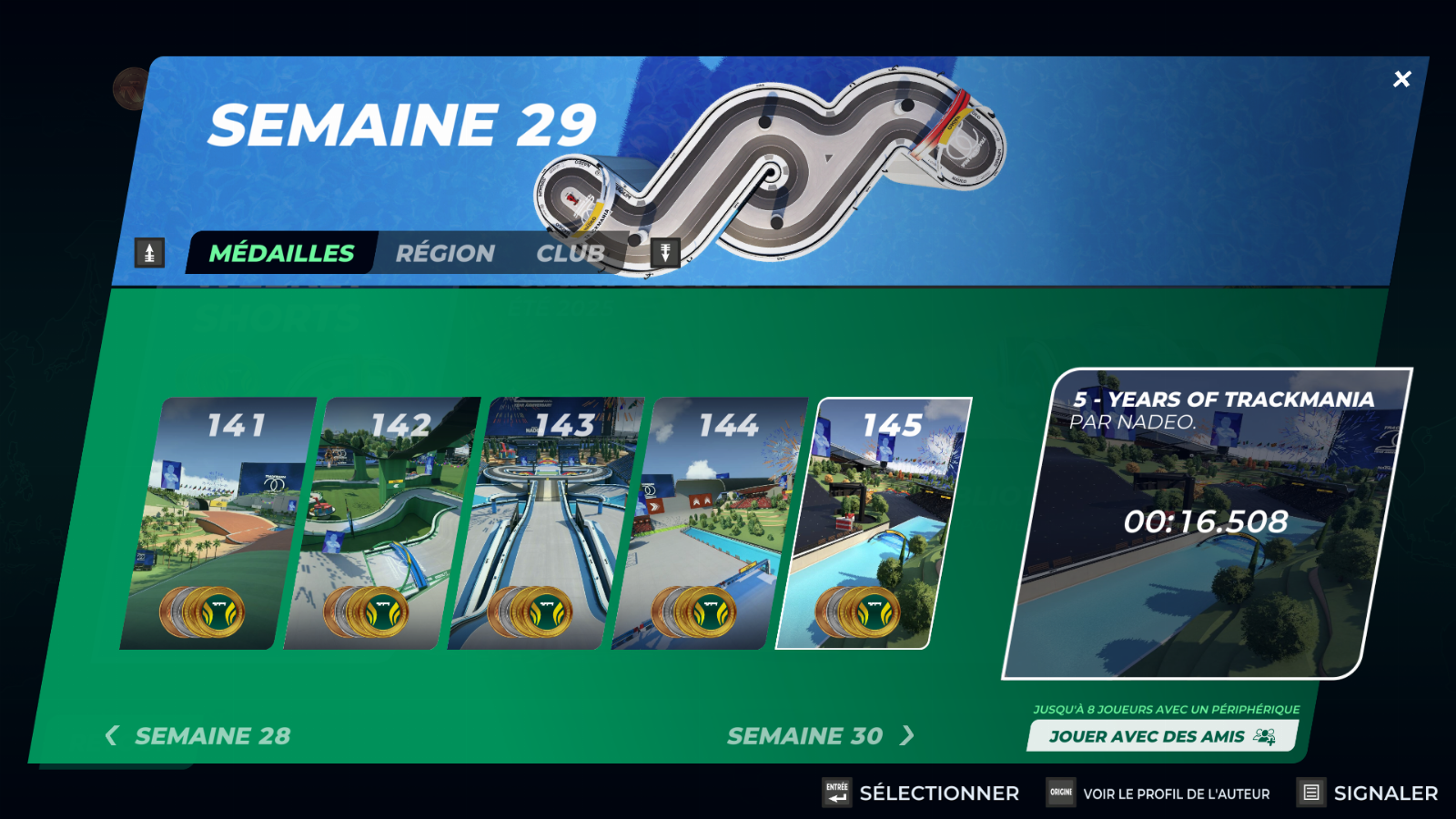This screenshot has width=1456, height=819.
Task: Close the Semaine 29 panel
Action: click(x=1401, y=79)
